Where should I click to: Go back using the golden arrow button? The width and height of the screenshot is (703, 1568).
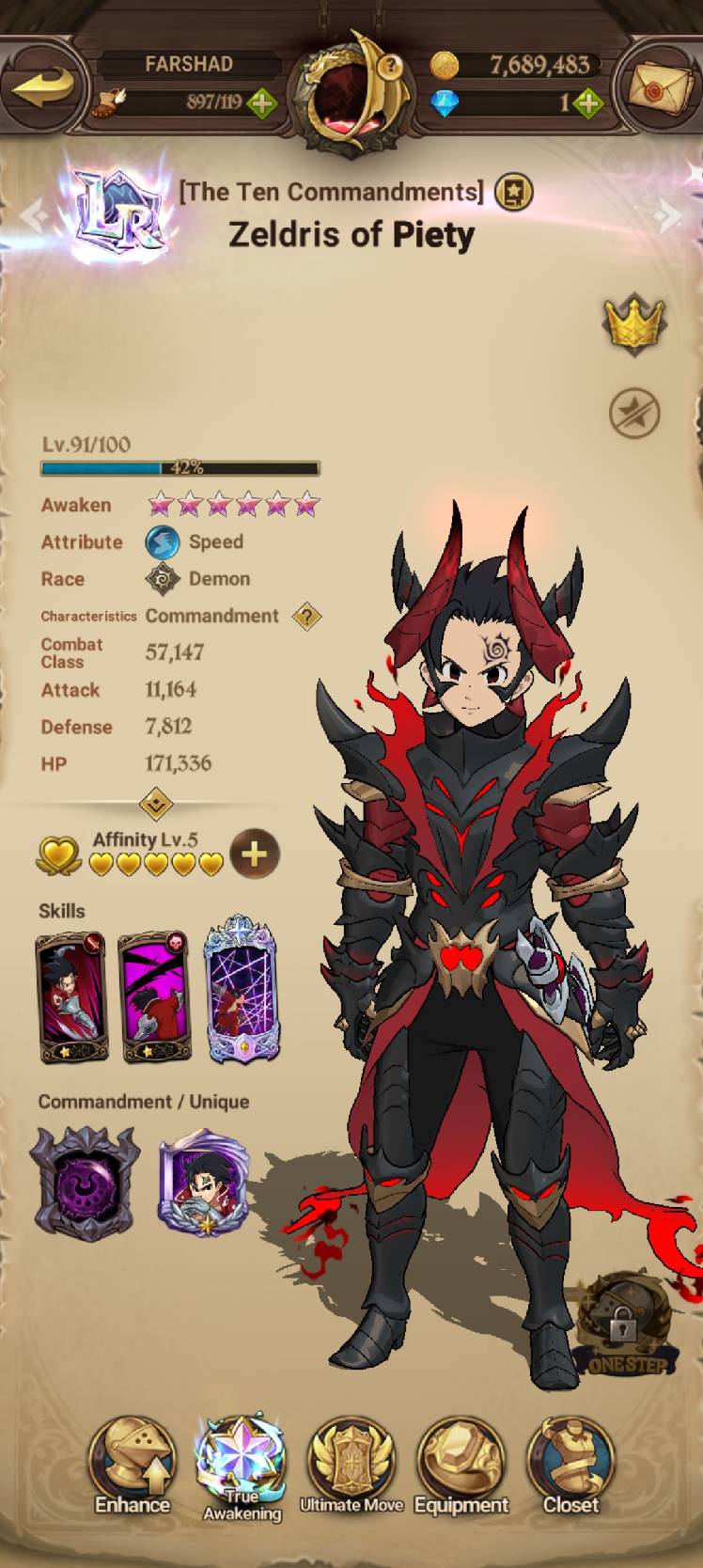(x=45, y=88)
